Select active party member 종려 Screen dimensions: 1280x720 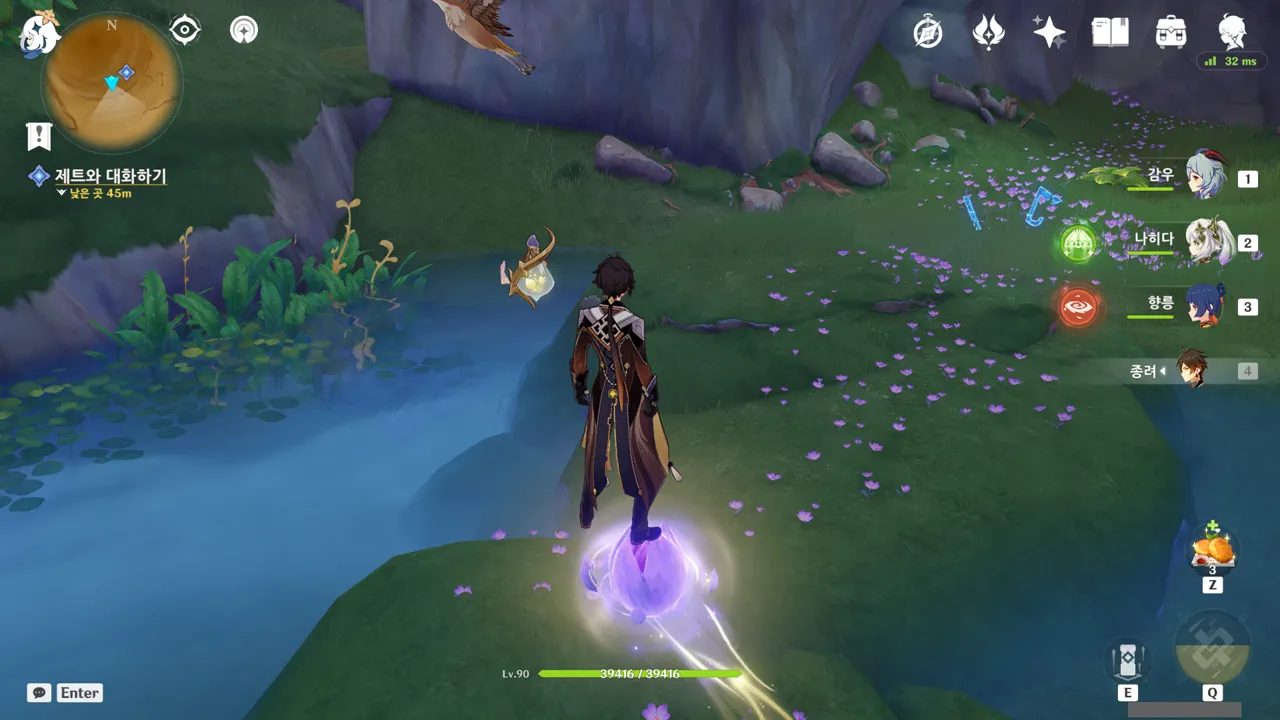pyautogui.click(x=1190, y=370)
